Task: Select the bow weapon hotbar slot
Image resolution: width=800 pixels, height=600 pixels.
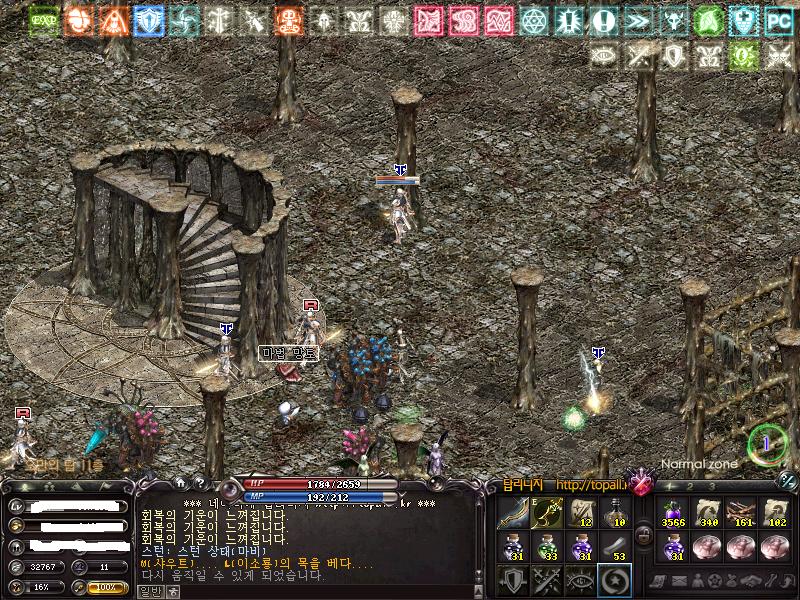Action: 515,515
